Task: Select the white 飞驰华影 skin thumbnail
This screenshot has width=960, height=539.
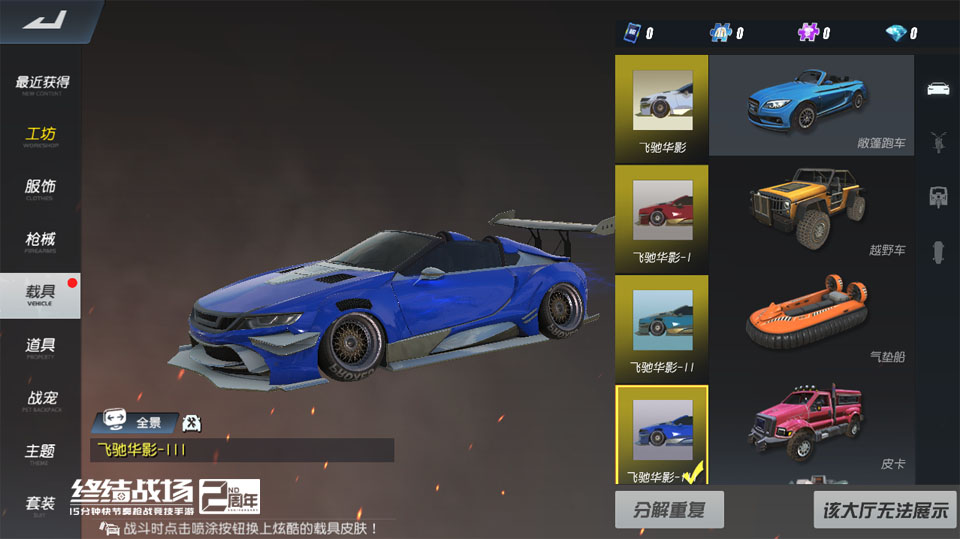Action: pyautogui.click(x=661, y=105)
